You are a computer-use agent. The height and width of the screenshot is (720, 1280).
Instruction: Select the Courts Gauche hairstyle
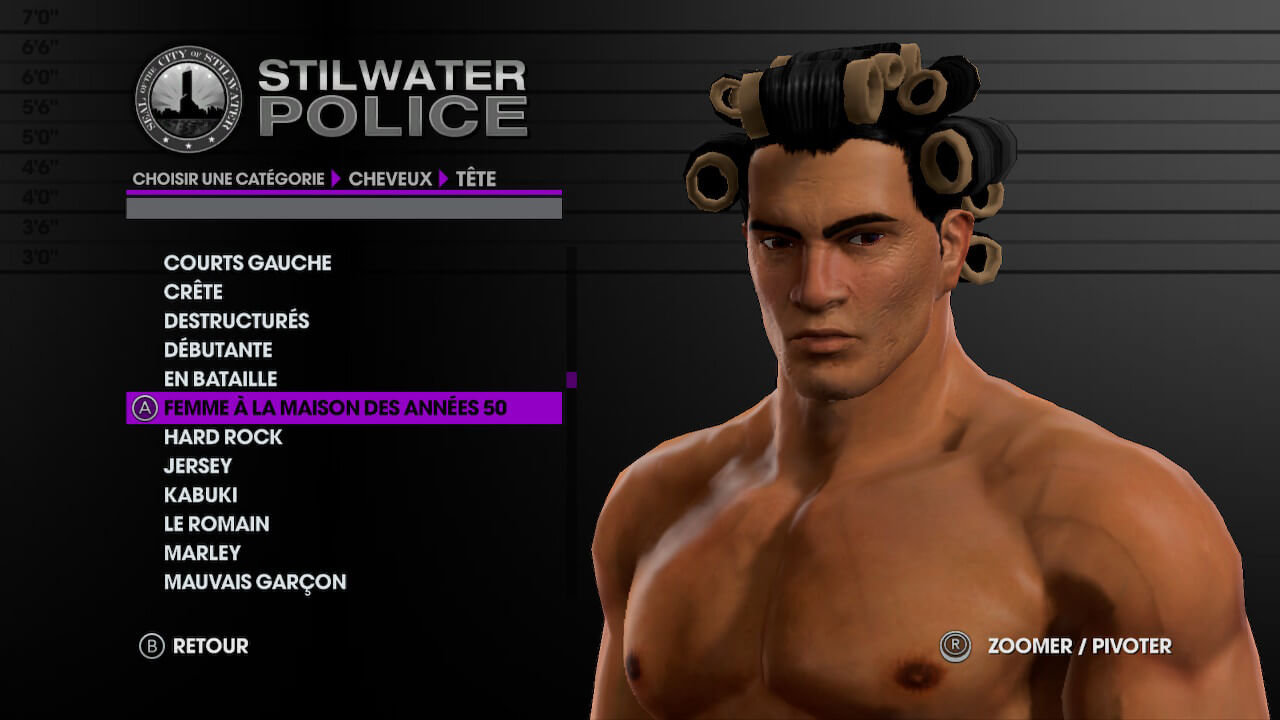coord(247,263)
